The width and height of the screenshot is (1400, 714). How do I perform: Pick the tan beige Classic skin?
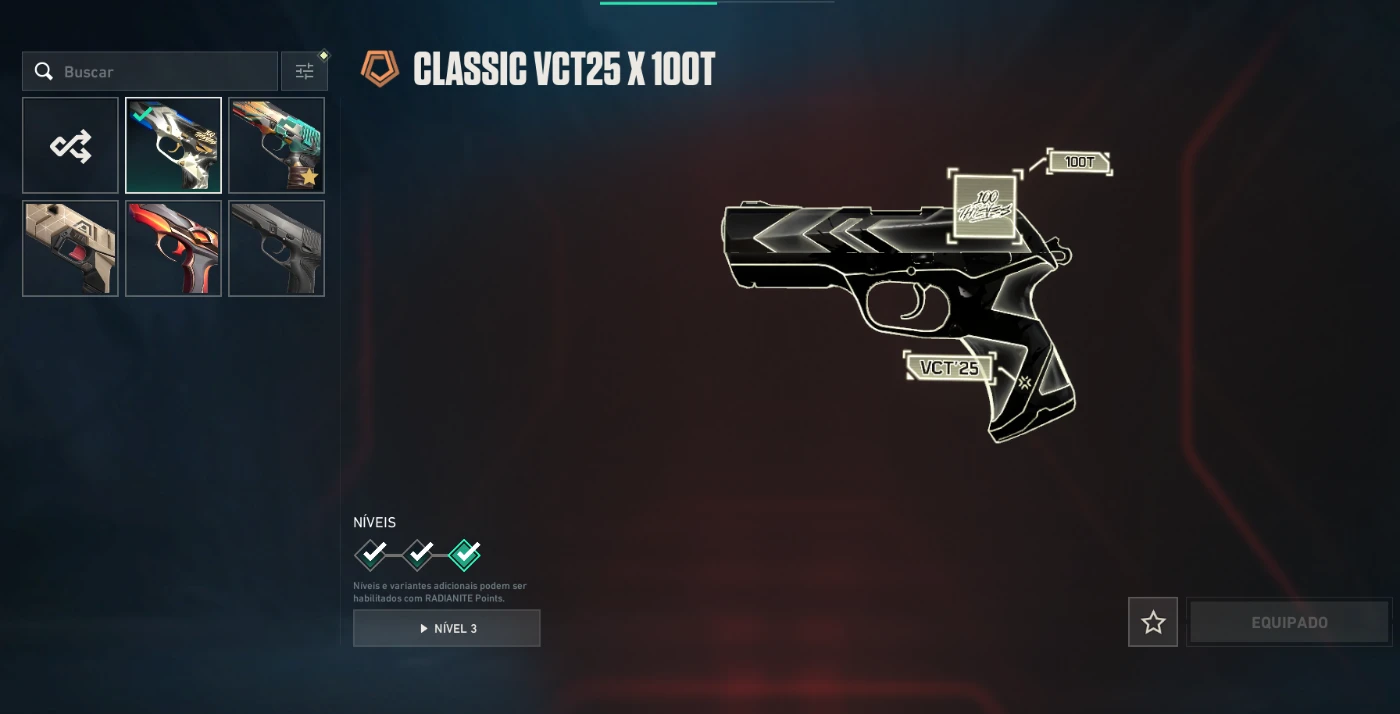point(71,248)
